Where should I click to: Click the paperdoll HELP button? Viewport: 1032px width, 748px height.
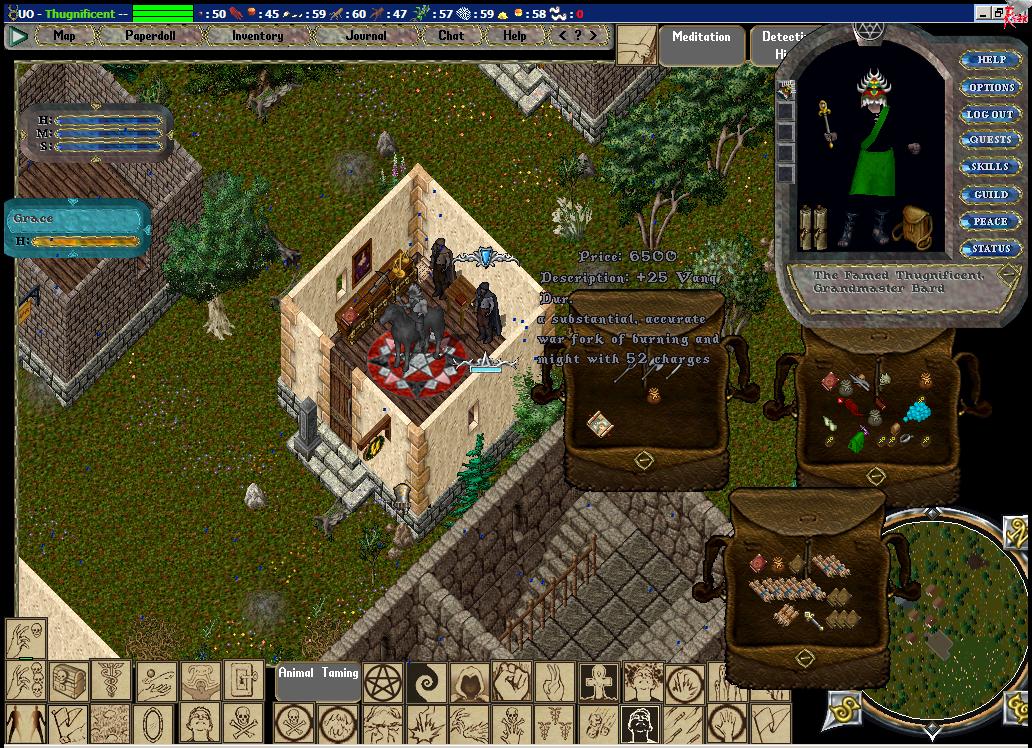pyautogui.click(x=990, y=60)
